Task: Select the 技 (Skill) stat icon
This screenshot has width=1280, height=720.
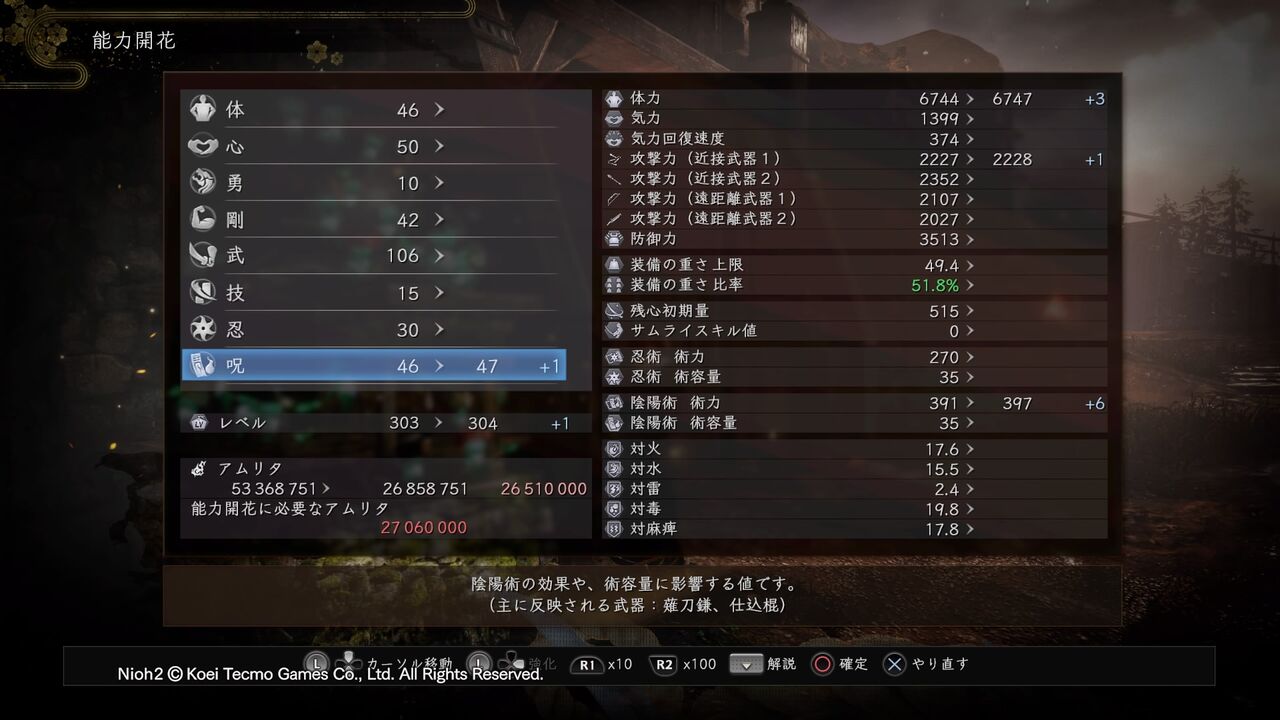Action: tap(203, 292)
